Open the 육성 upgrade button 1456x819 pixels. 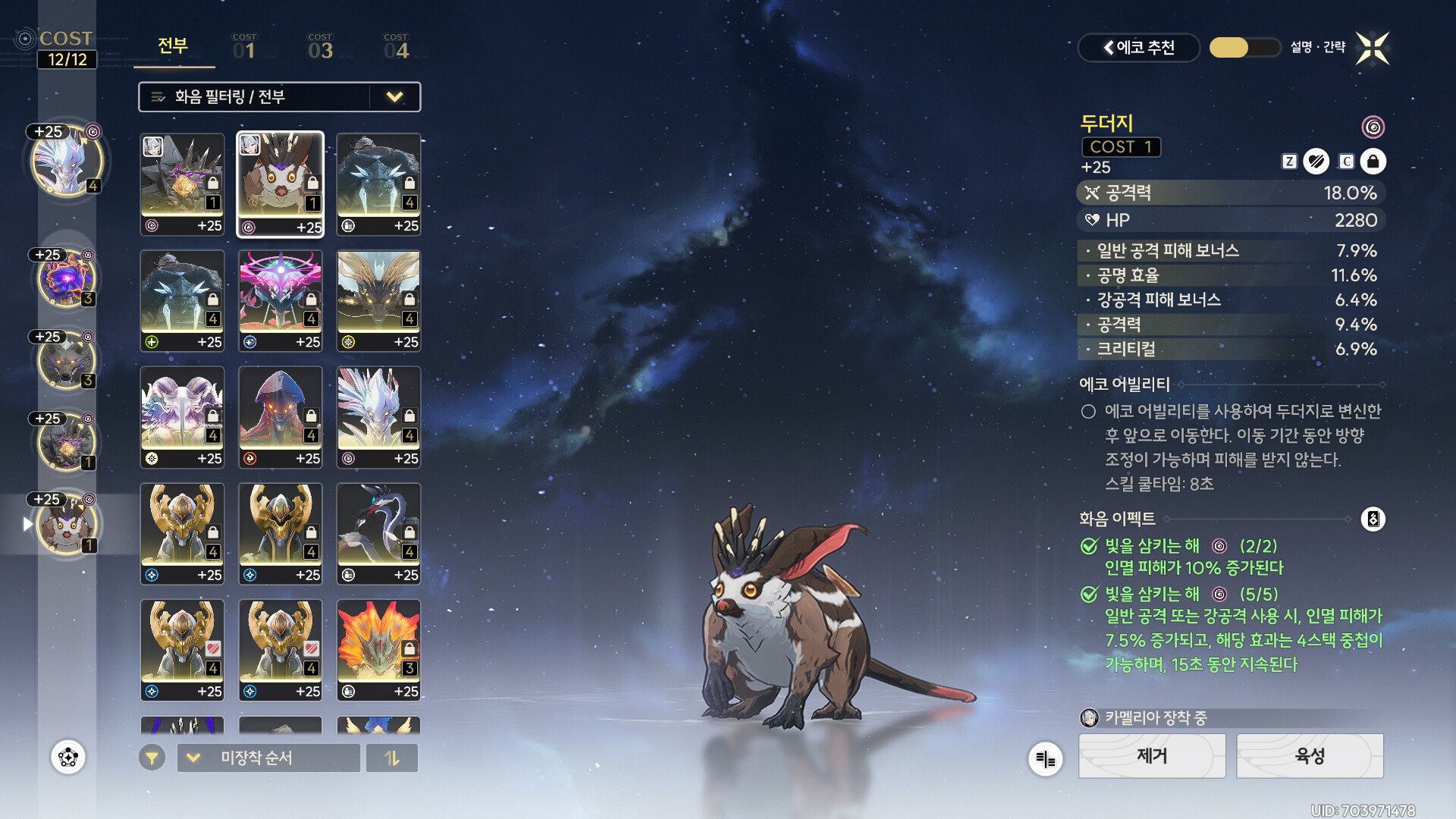[1310, 756]
